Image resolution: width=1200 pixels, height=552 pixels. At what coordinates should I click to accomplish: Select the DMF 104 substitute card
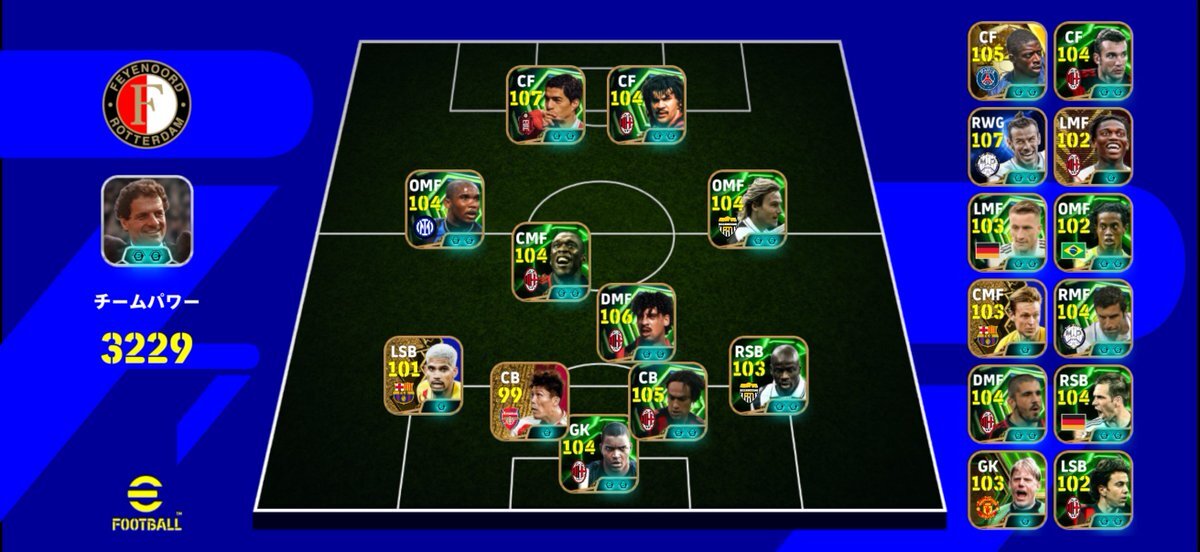1007,404
